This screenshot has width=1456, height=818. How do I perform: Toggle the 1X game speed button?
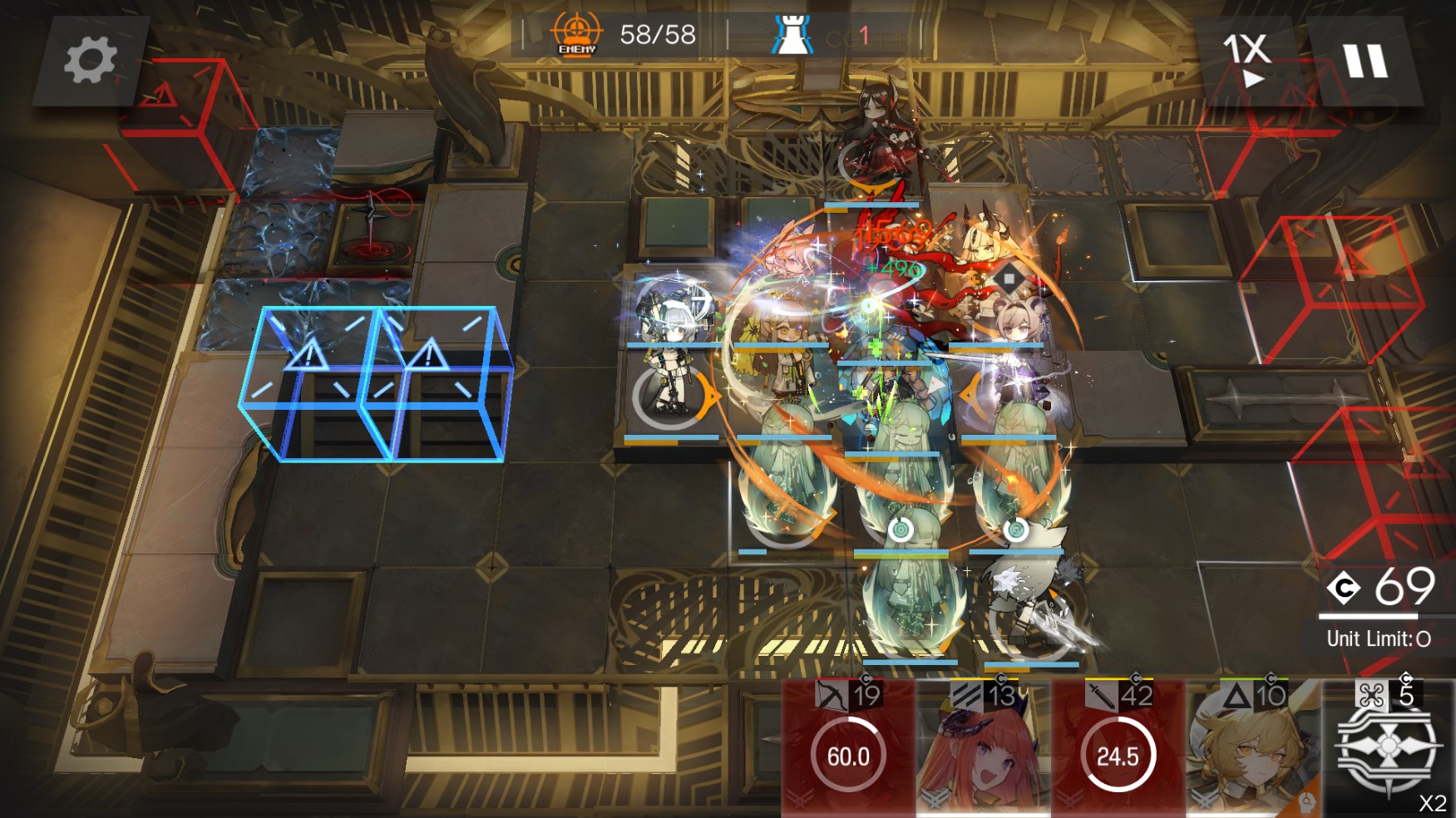[x=1246, y=60]
